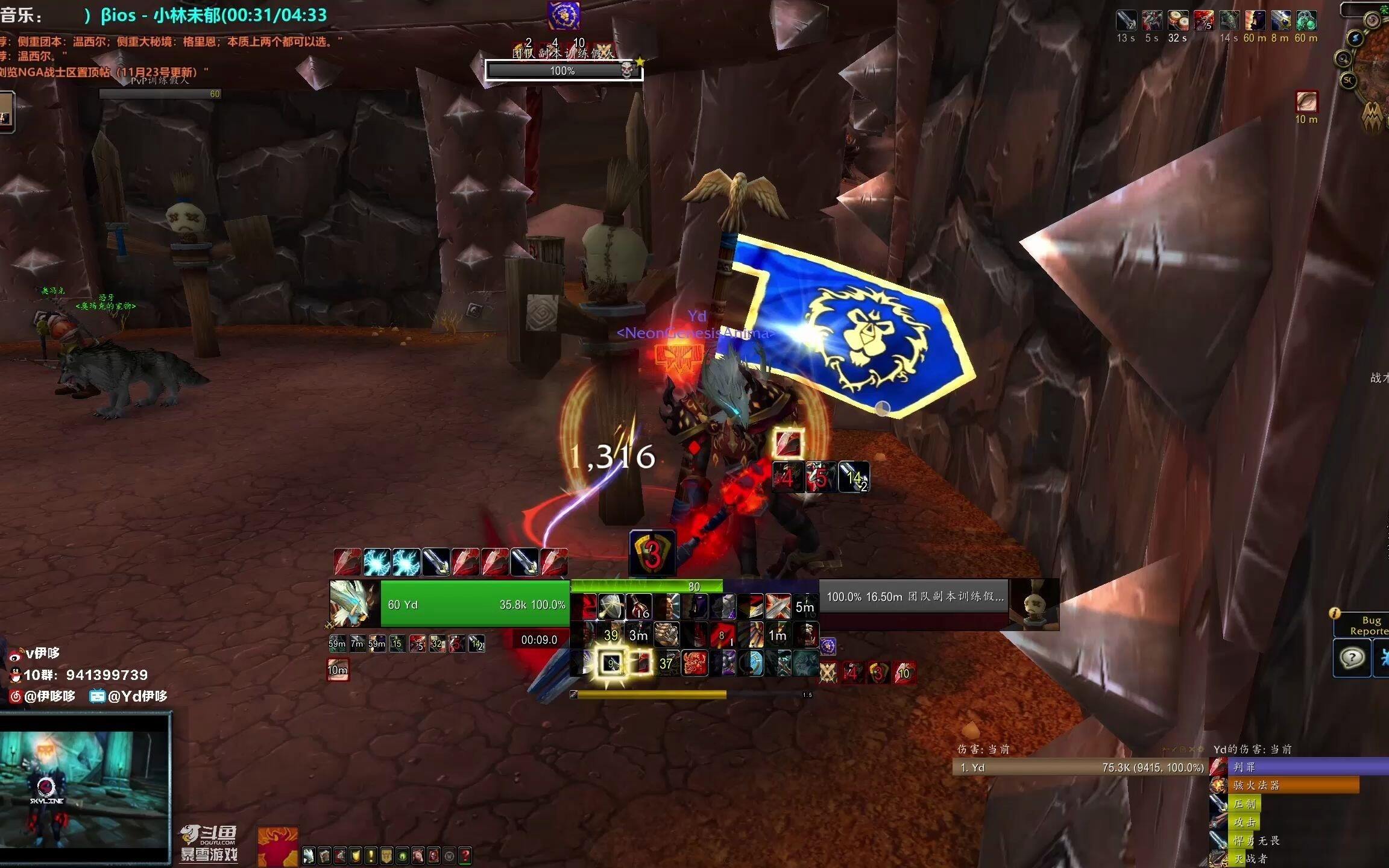The image size is (1389, 868).
Task: Use the orange bull-head ability on the action bar
Action: [x=694, y=664]
